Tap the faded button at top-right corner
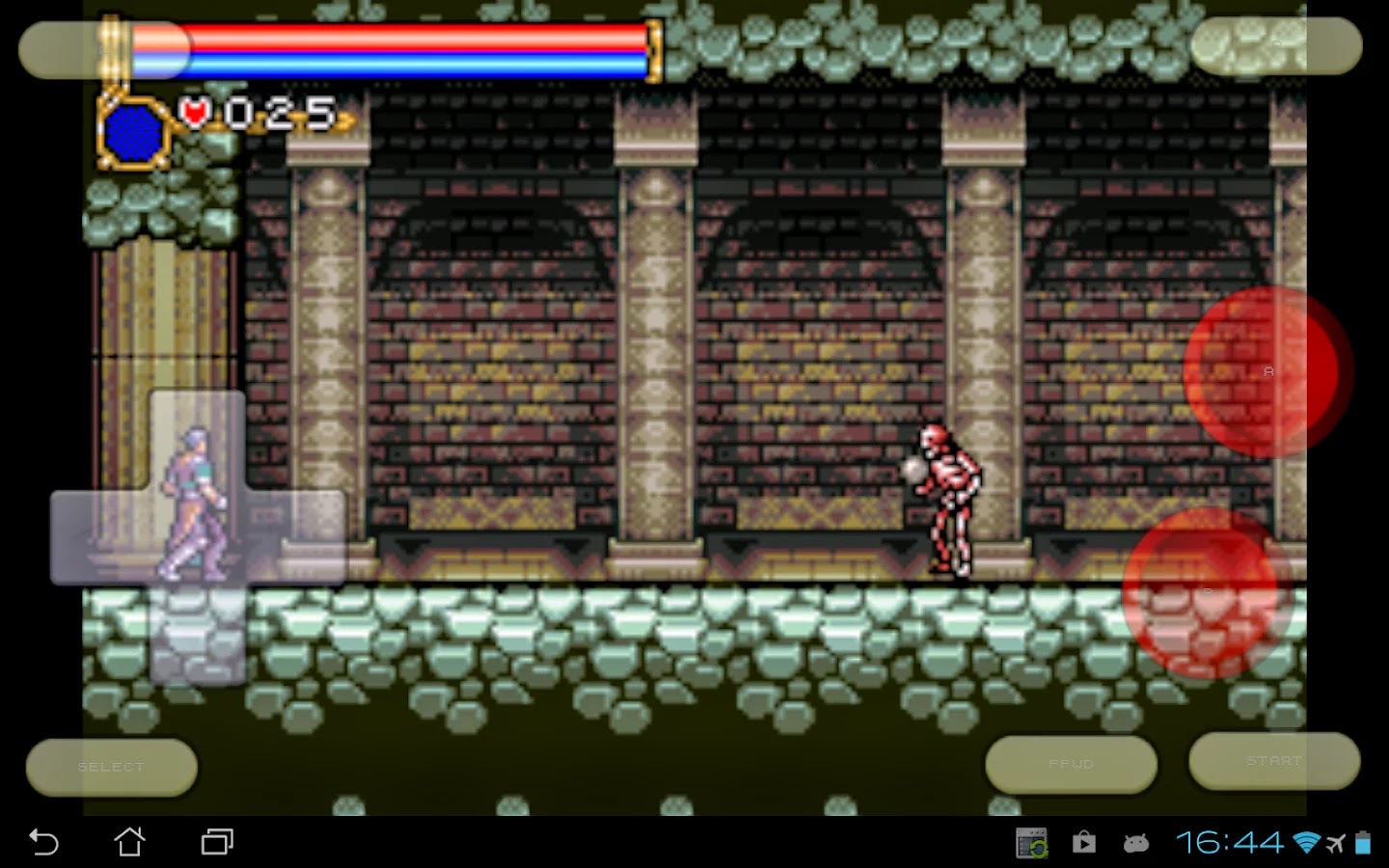 pyautogui.click(x=1275, y=44)
